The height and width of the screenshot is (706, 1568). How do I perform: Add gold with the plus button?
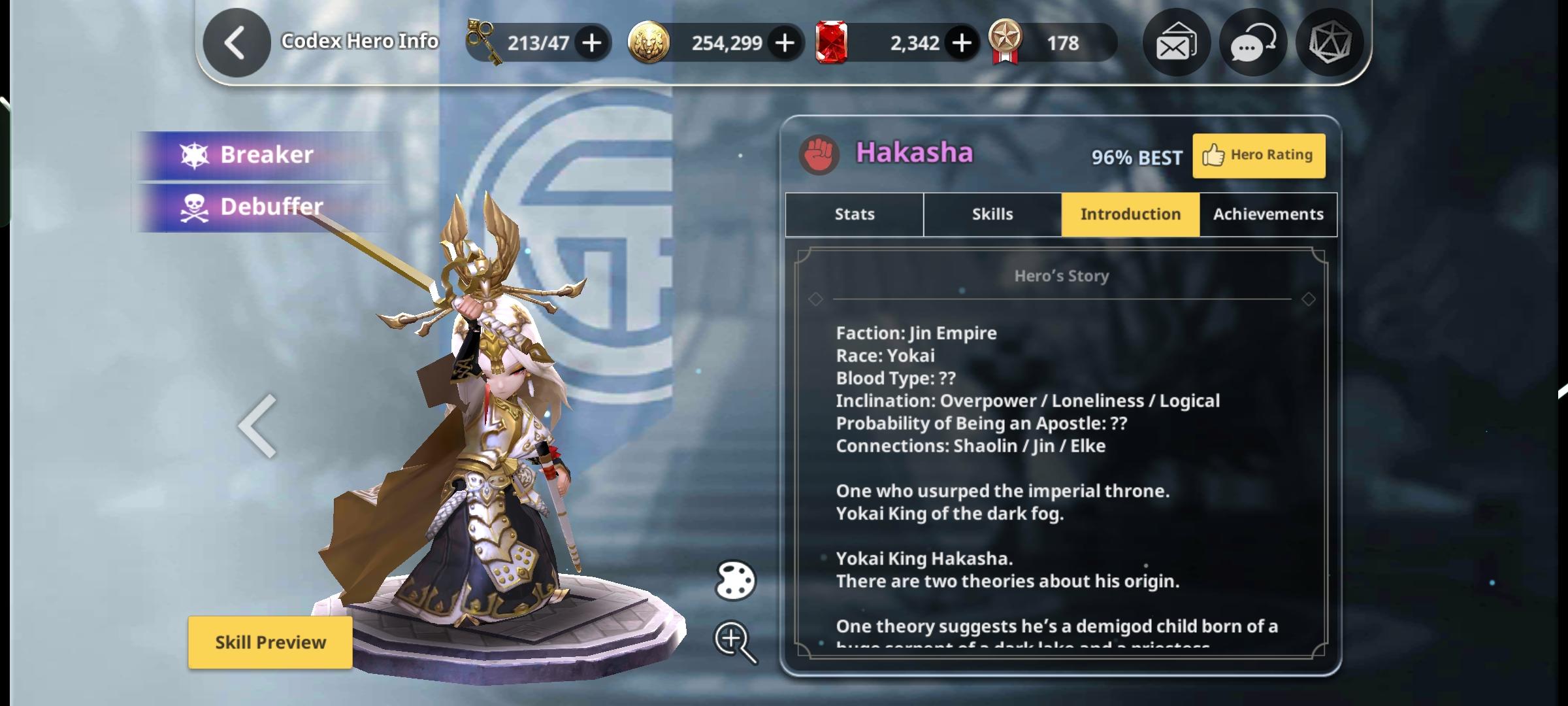(785, 43)
